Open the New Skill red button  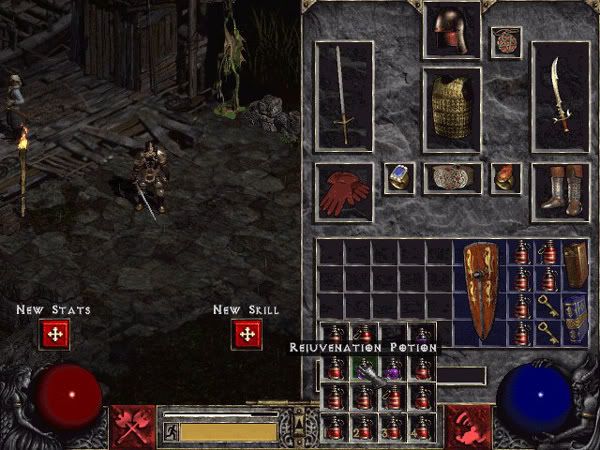point(246,334)
